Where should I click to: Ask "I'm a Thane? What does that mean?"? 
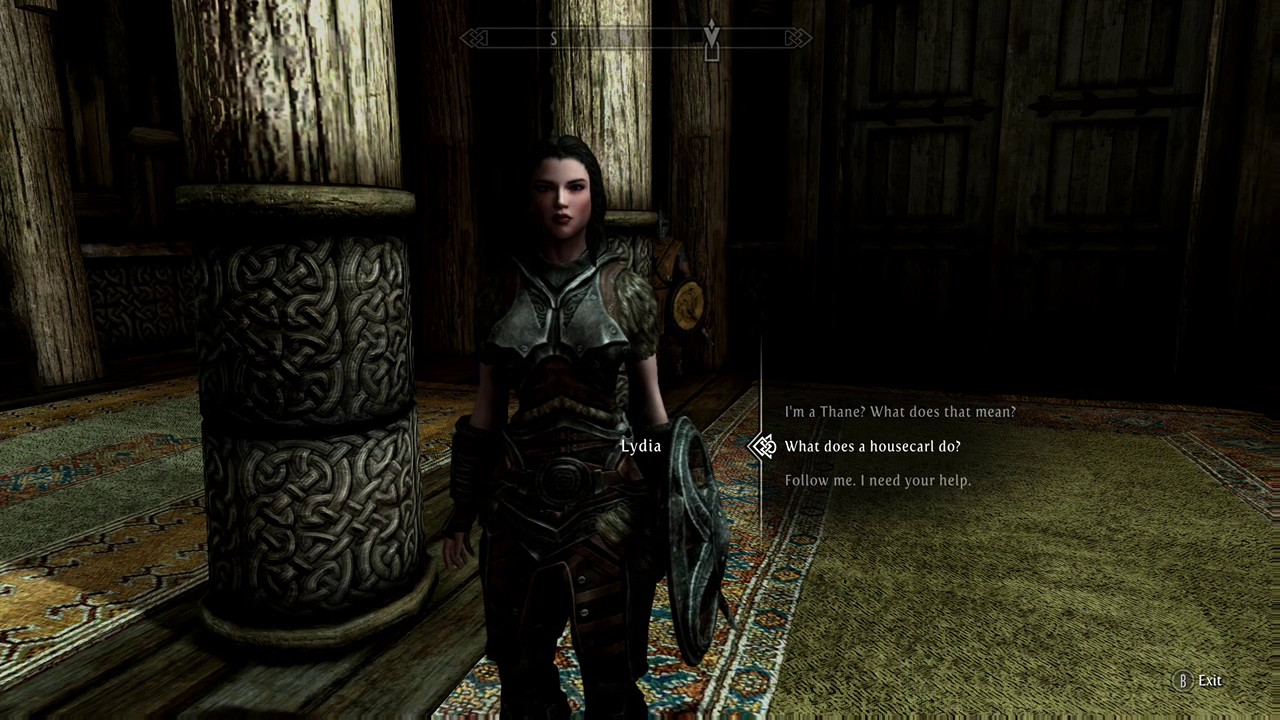pos(899,412)
